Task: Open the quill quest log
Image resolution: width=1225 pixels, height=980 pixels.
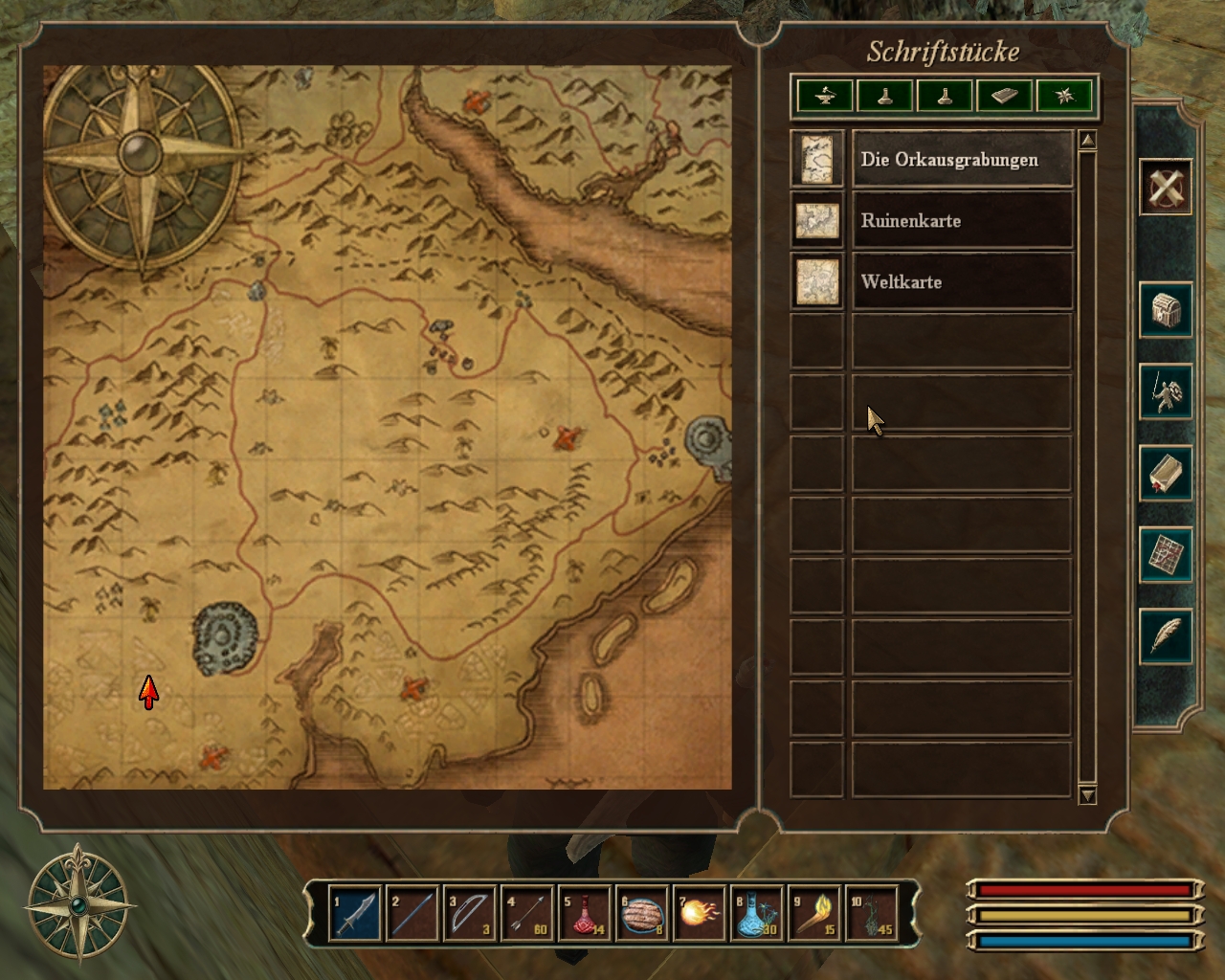Action: (x=1165, y=636)
